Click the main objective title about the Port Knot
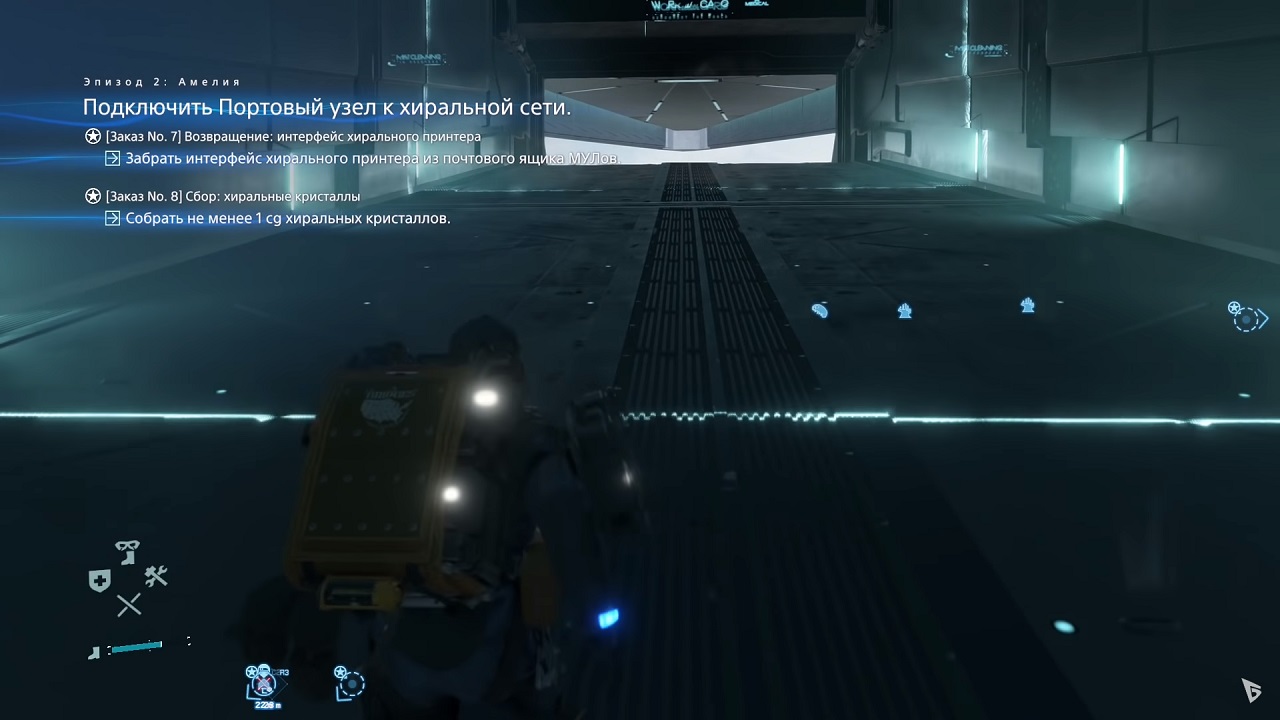This screenshot has height=720, width=1280. click(x=326, y=107)
